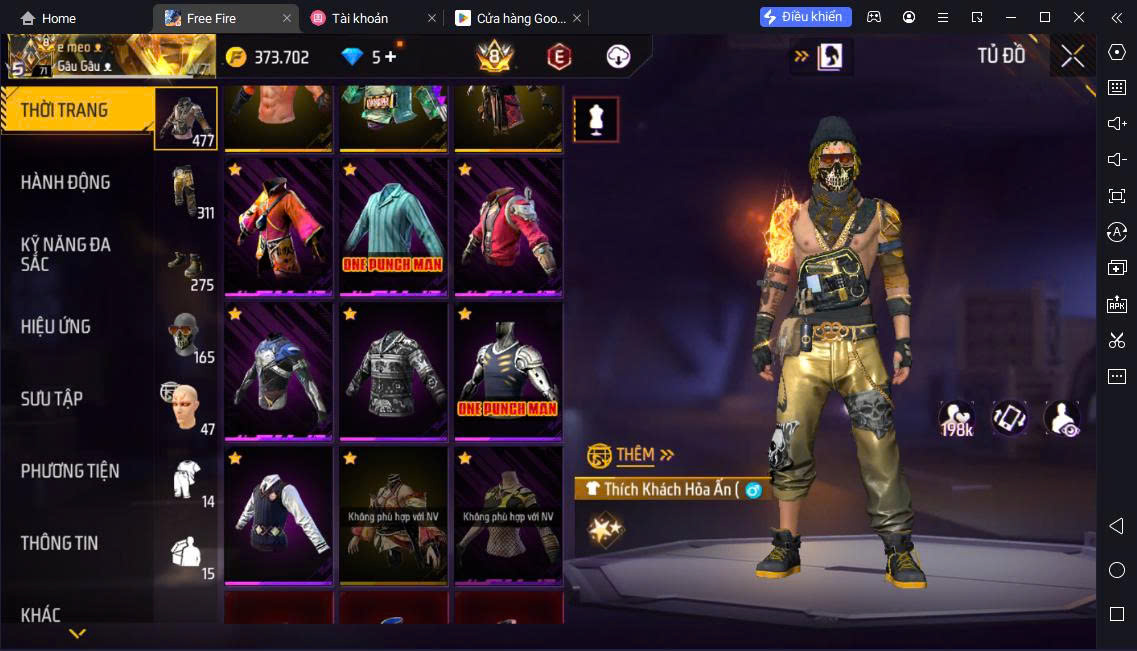Equip the grey patterned long-sleeve shirt

(x=393, y=370)
